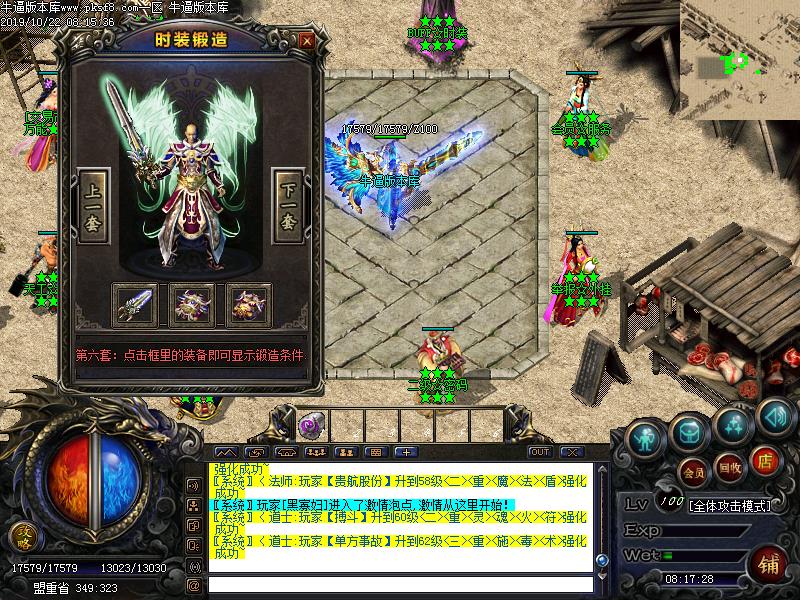Click the OUT button above chat
The width and height of the screenshot is (800, 600).
tap(540, 452)
